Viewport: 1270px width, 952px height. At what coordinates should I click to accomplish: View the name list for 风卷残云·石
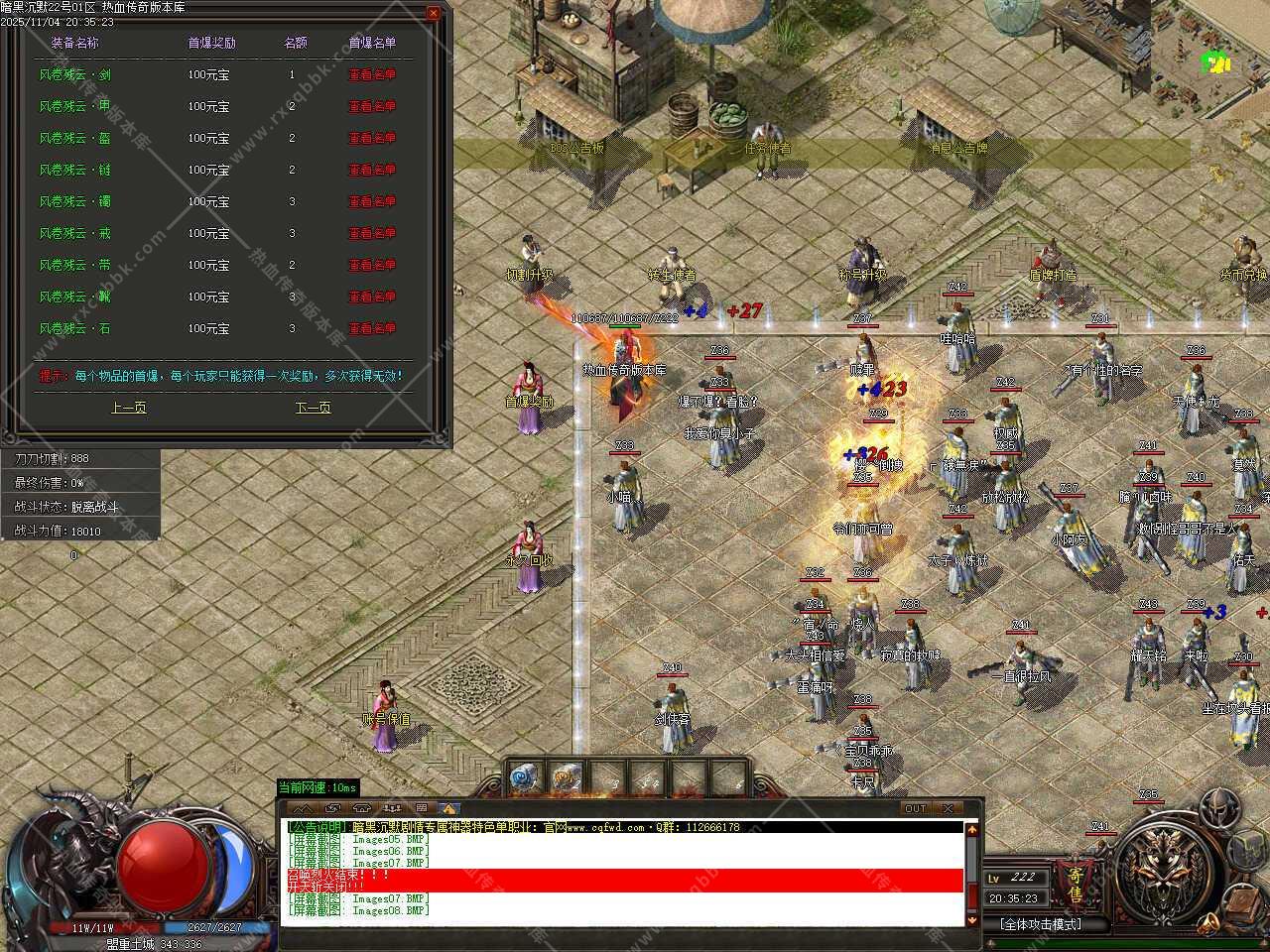tap(372, 328)
